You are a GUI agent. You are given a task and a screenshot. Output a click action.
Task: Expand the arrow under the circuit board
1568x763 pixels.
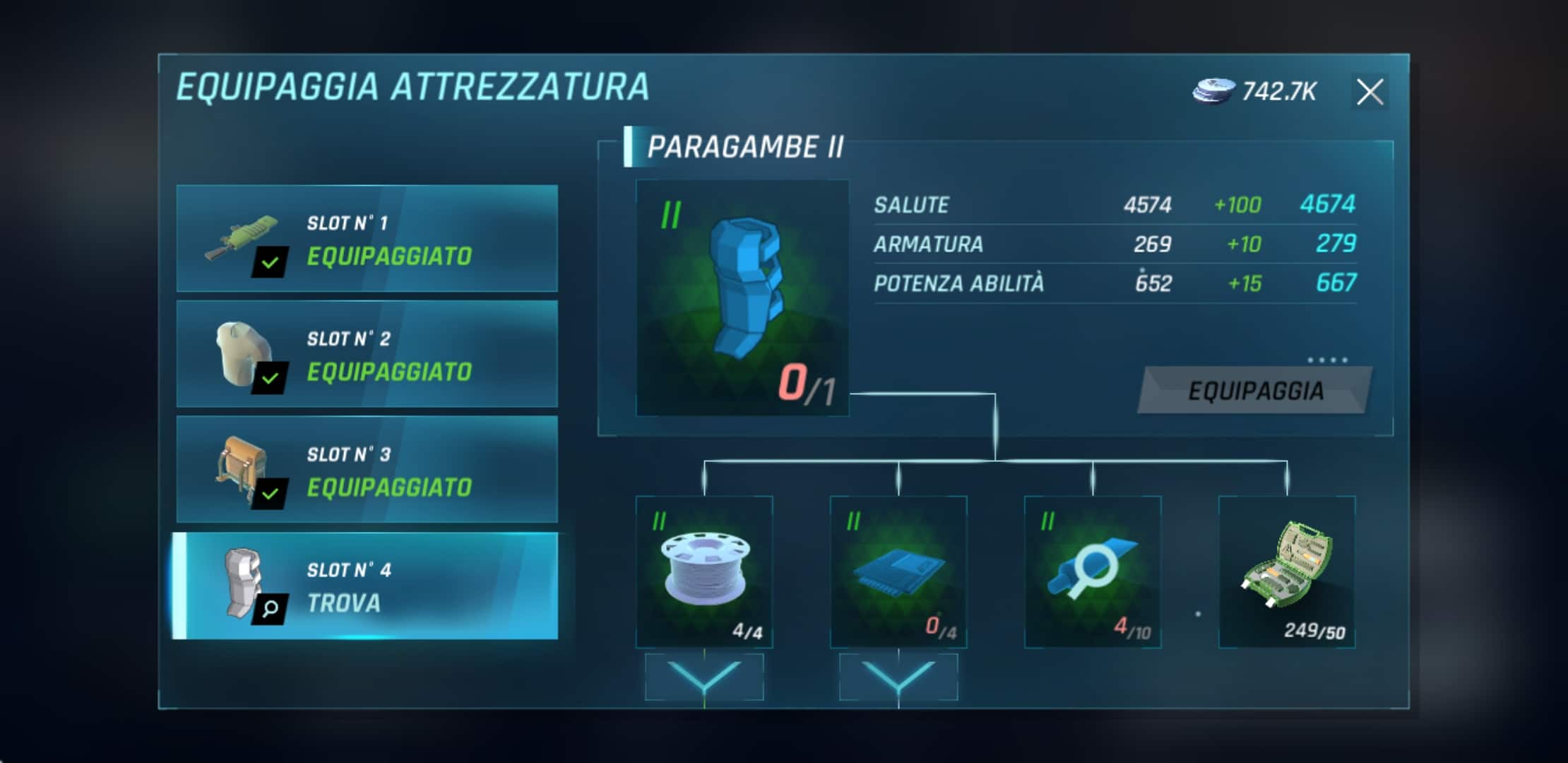click(898, 677)
